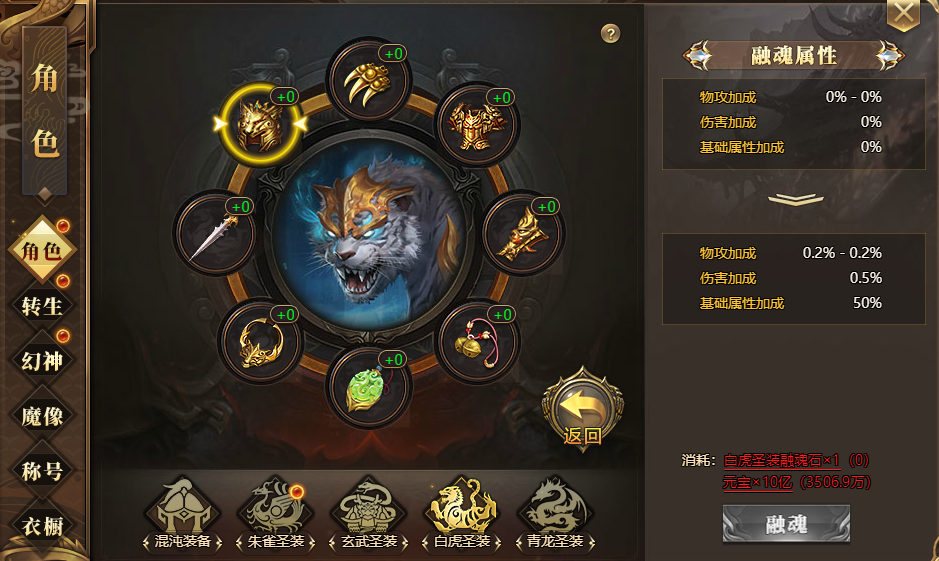Open the question mark help icon
The width and height of the screenshot is (939, 561).
(611, 34)
